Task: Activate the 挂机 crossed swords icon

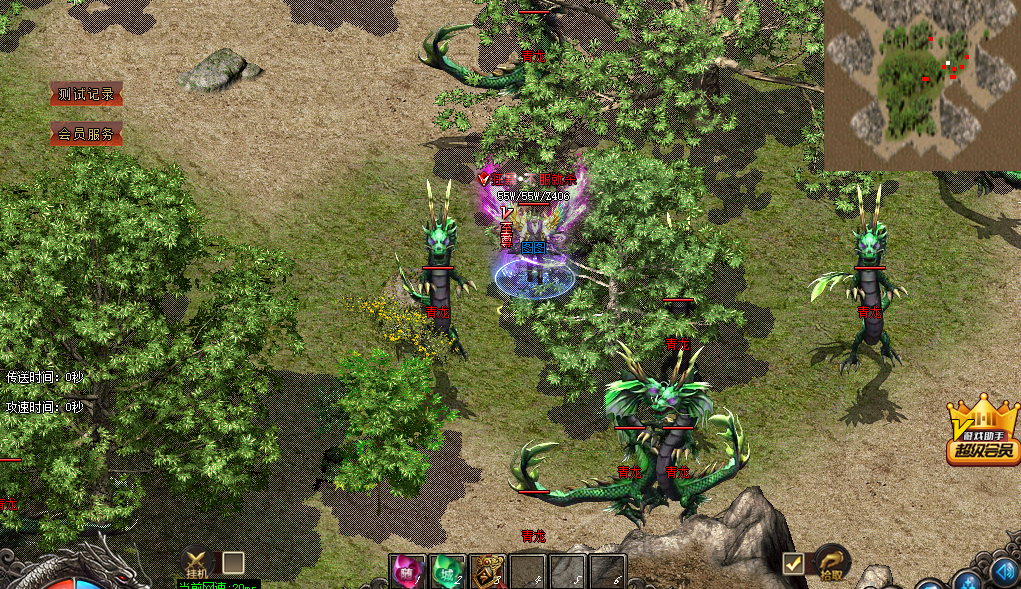Action: 197,562
